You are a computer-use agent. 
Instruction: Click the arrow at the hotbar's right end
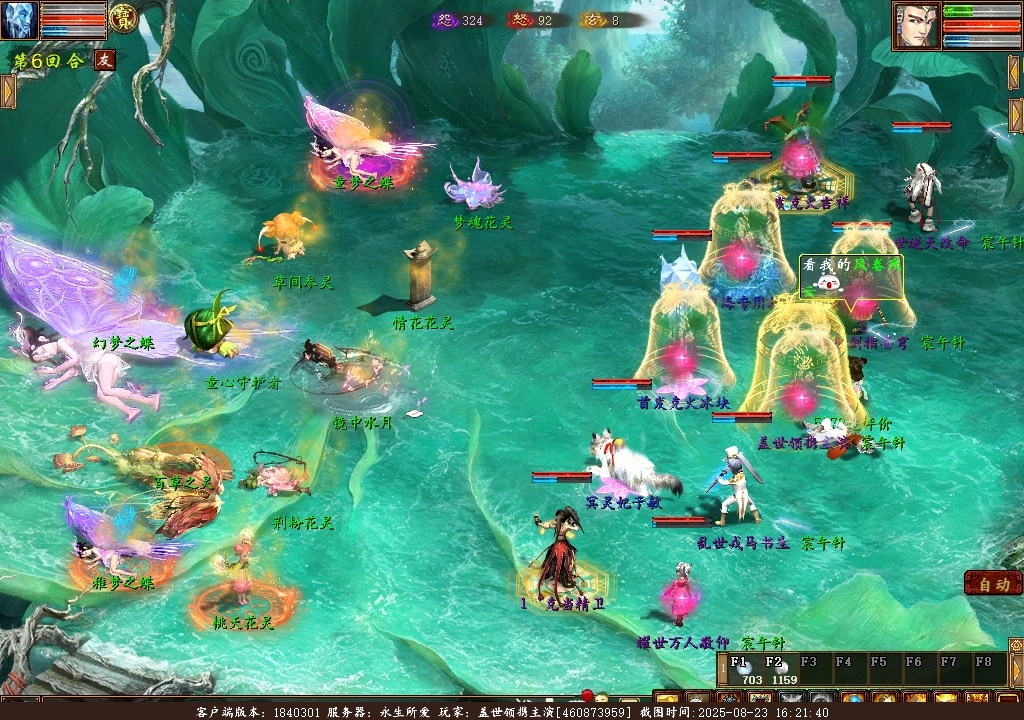coord(1015,668)
